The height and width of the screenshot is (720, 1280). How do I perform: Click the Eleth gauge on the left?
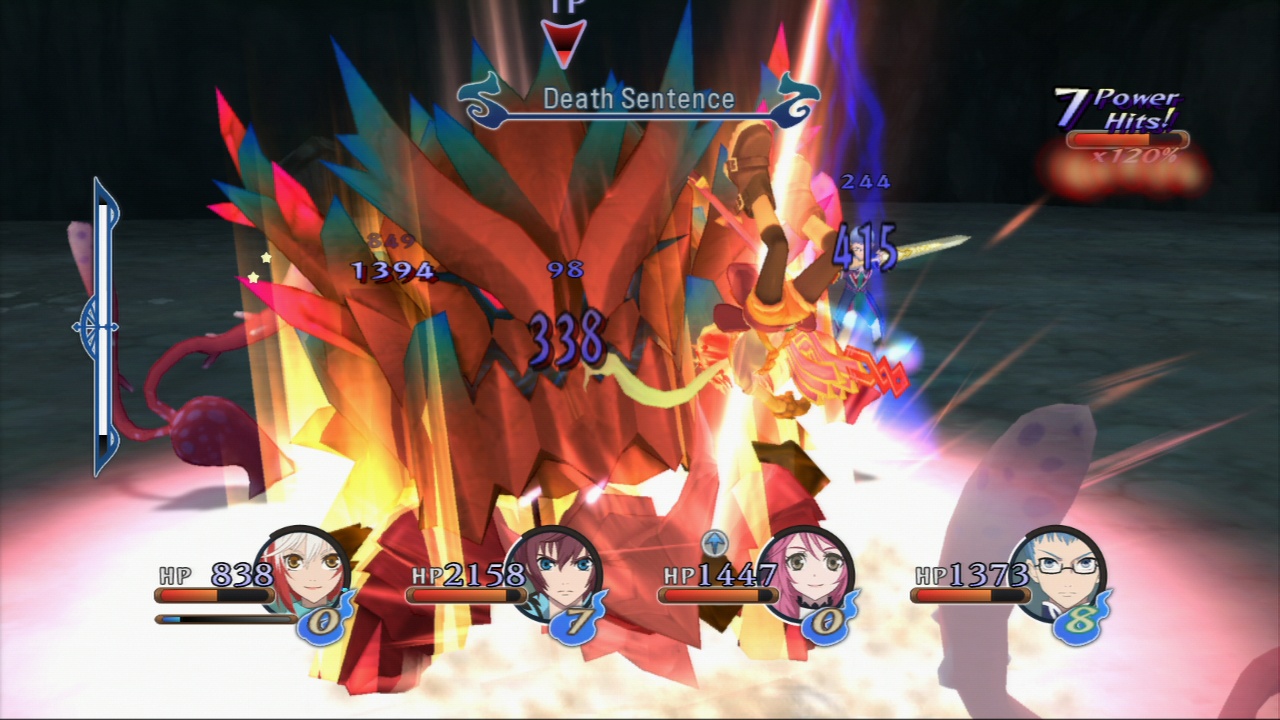[102, 320]
